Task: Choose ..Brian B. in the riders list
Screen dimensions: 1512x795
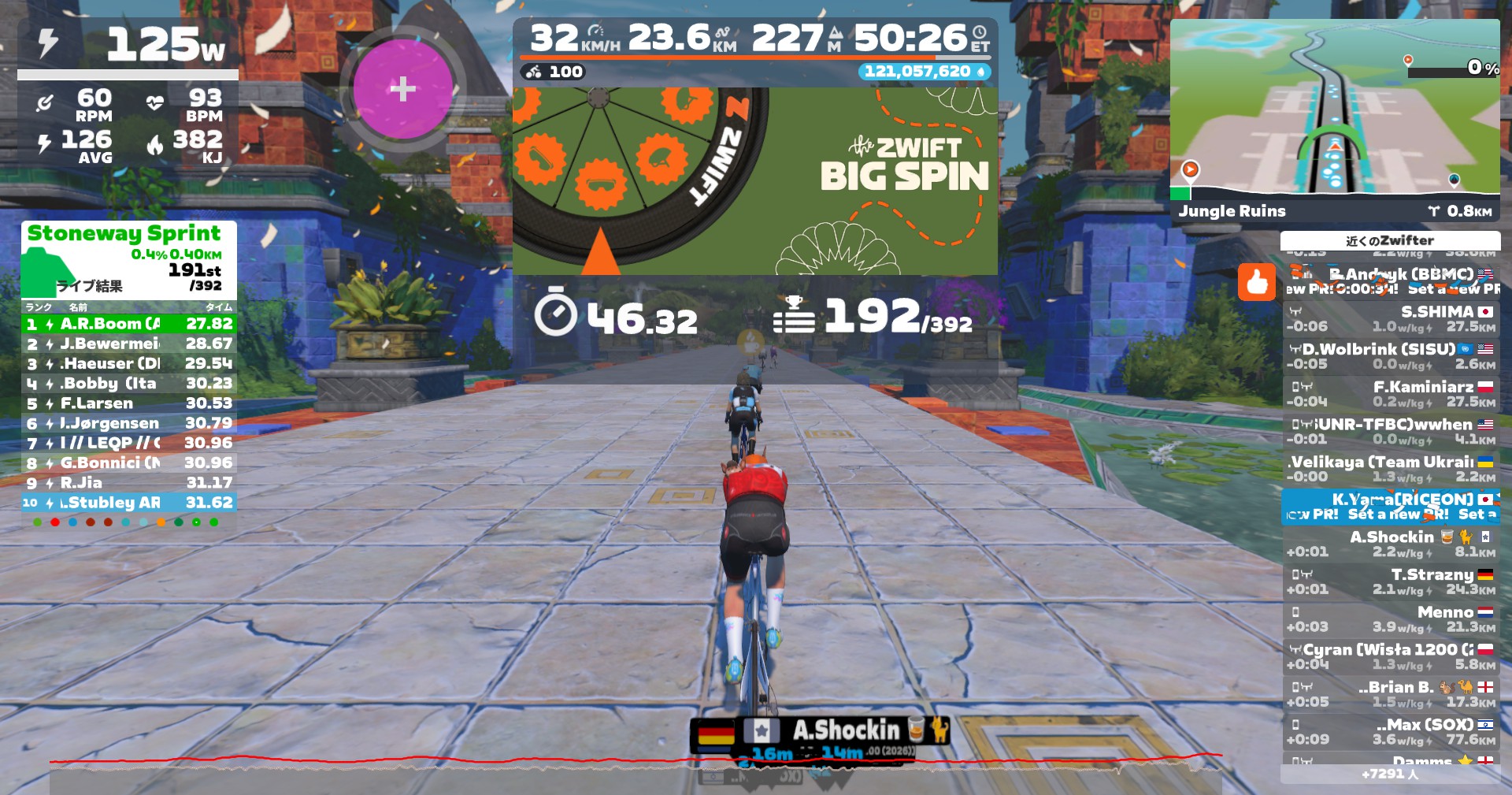Action: click(x=1391, y=694)
